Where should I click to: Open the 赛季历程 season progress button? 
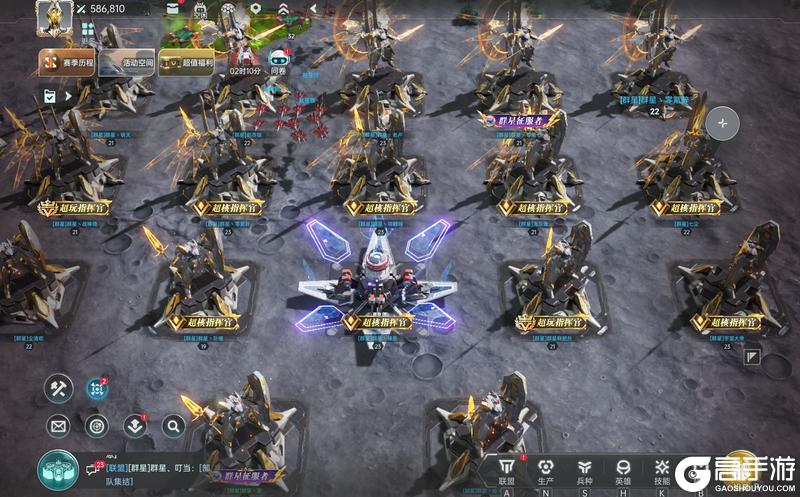68,63
